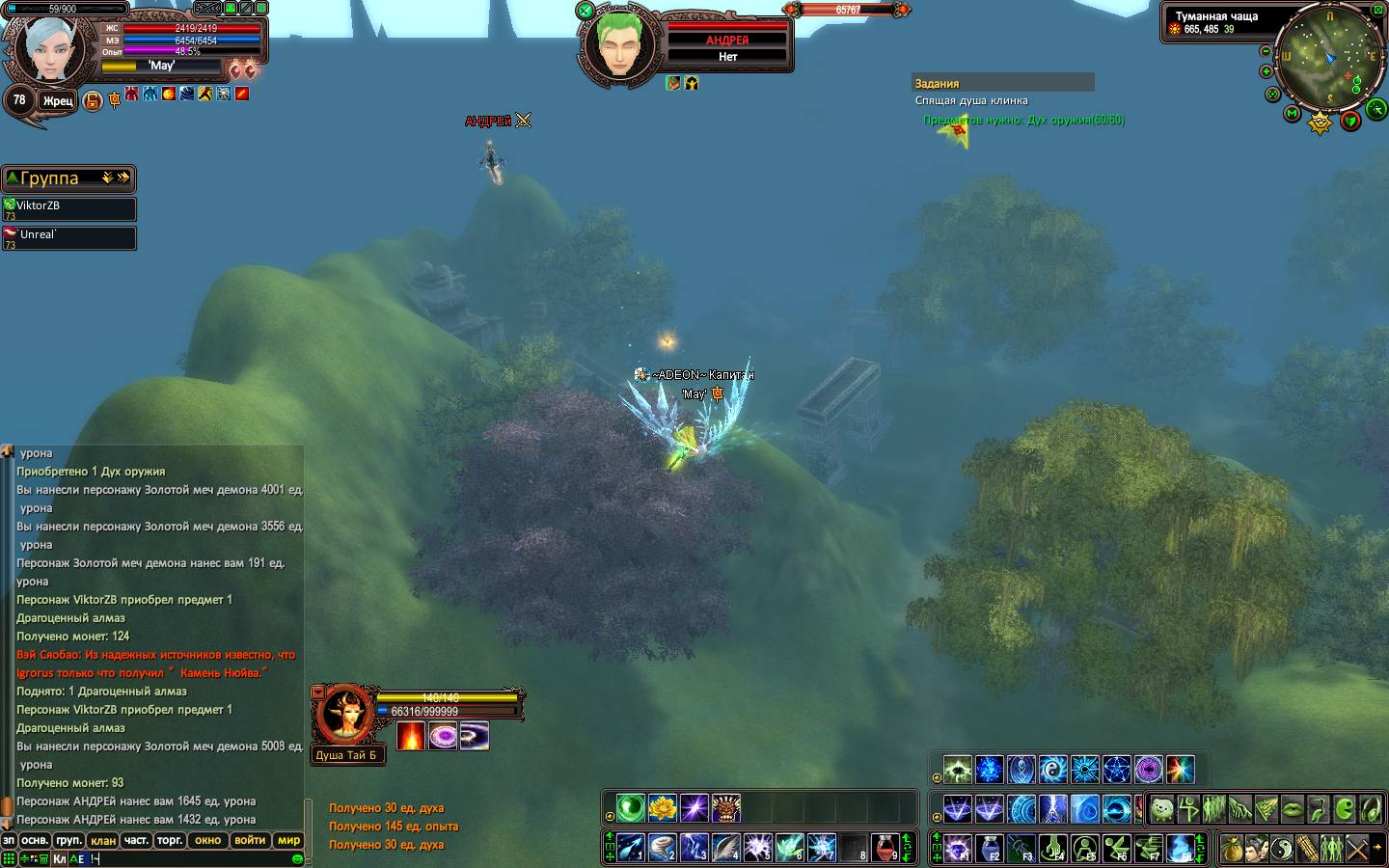1389x868 pixels.
Task: Click the chat text input field
Action: pyautogui.click(x=193, y=858)
